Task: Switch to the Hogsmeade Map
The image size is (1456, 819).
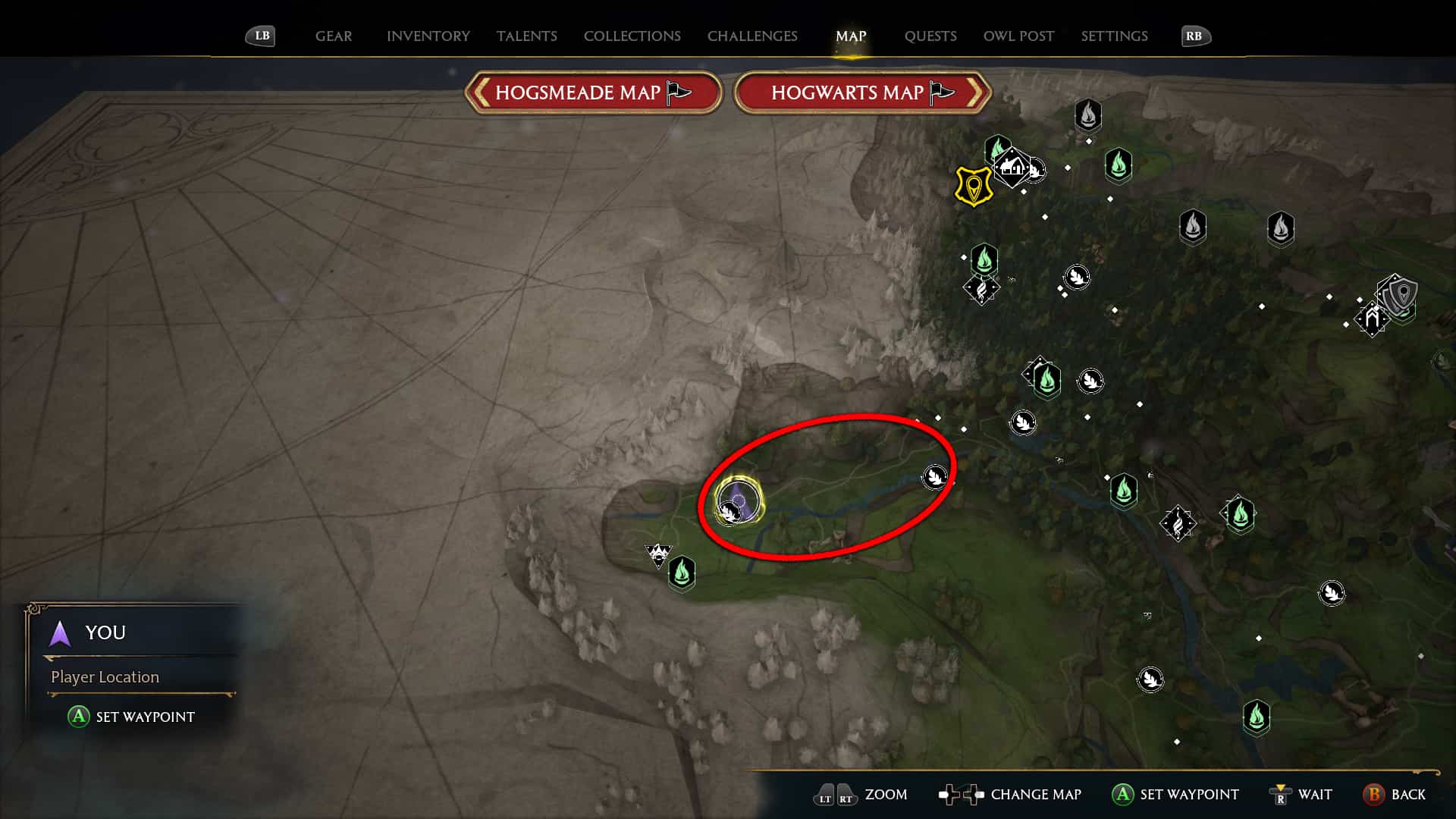Action: click(592, 93)
